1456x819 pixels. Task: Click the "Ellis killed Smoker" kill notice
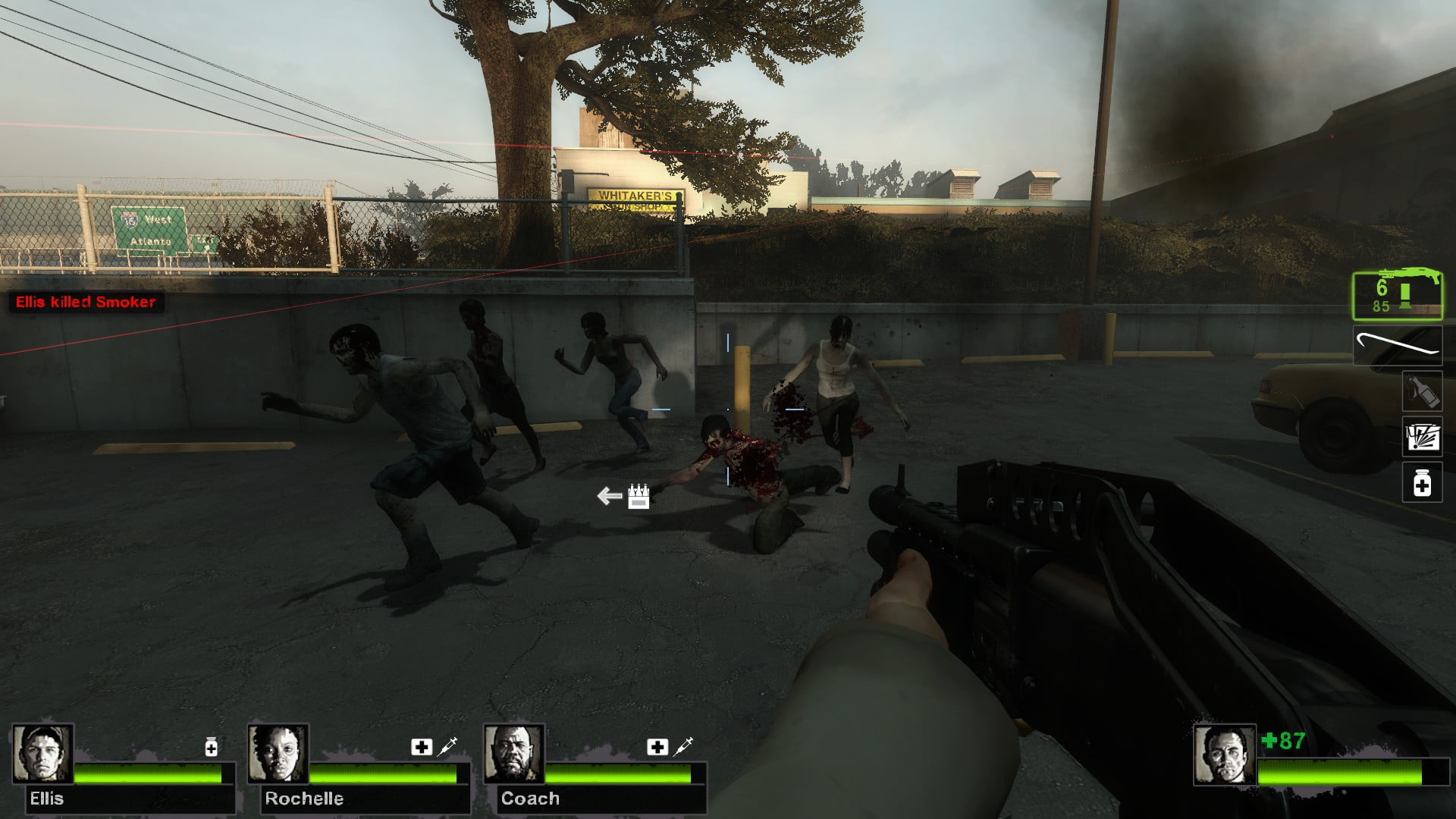pyautogui.click(x=86, y=302)
